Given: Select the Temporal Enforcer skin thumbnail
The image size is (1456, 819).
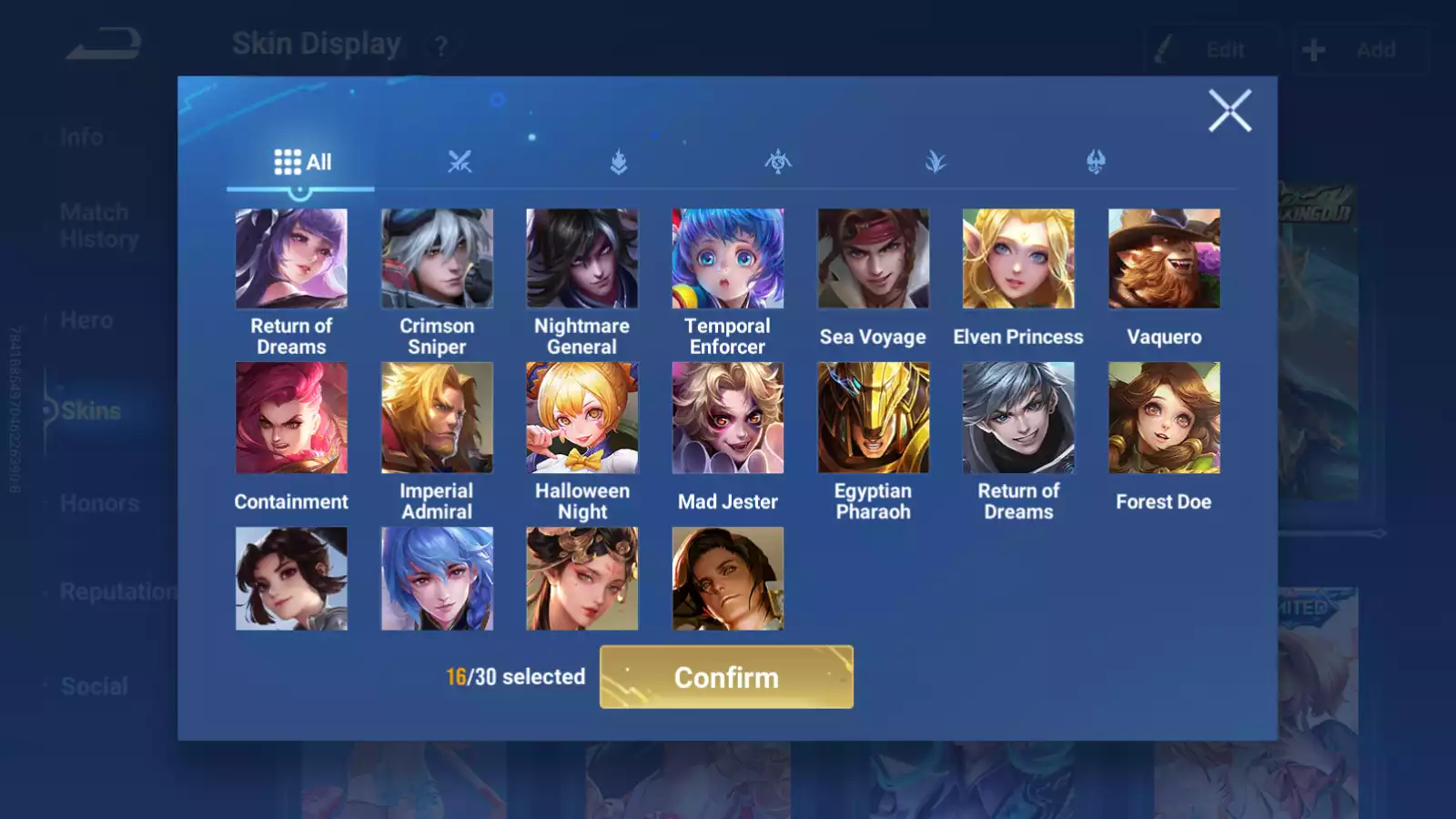Looking at the screenshot, I should tap(728, 257).
